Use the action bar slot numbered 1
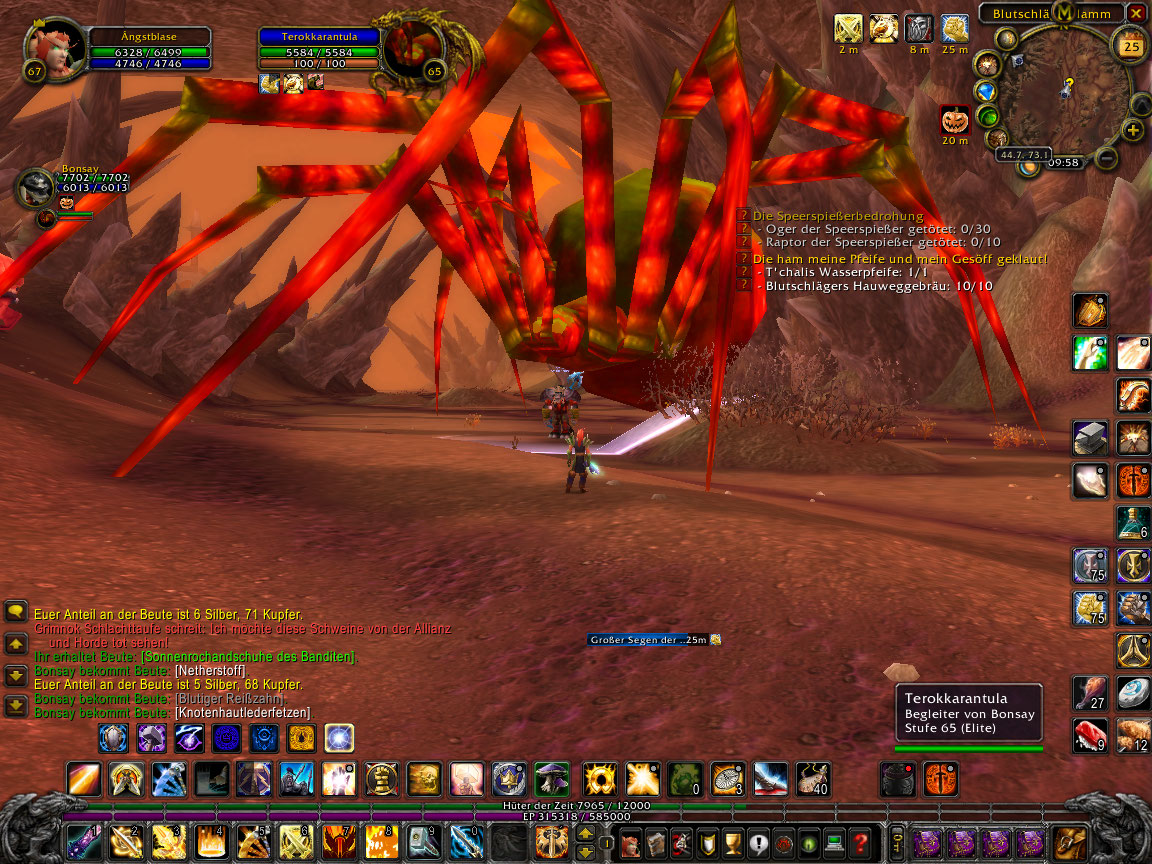Screen dimensions: 1152x864 coord(84,842)
